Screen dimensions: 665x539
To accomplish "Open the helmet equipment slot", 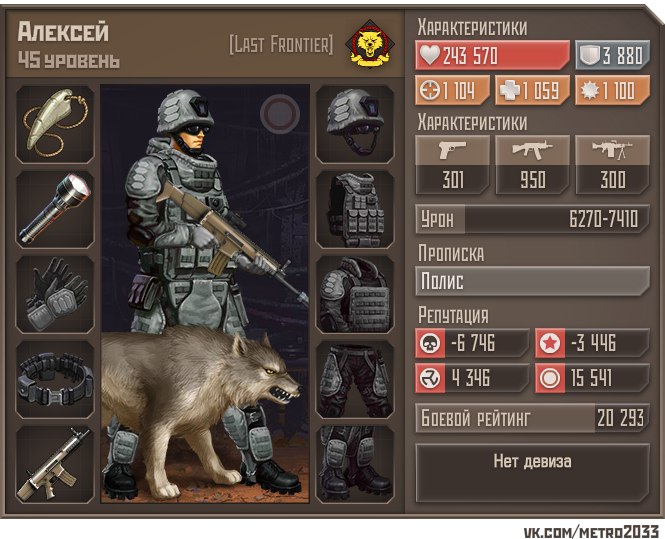I will pos(355,124).
